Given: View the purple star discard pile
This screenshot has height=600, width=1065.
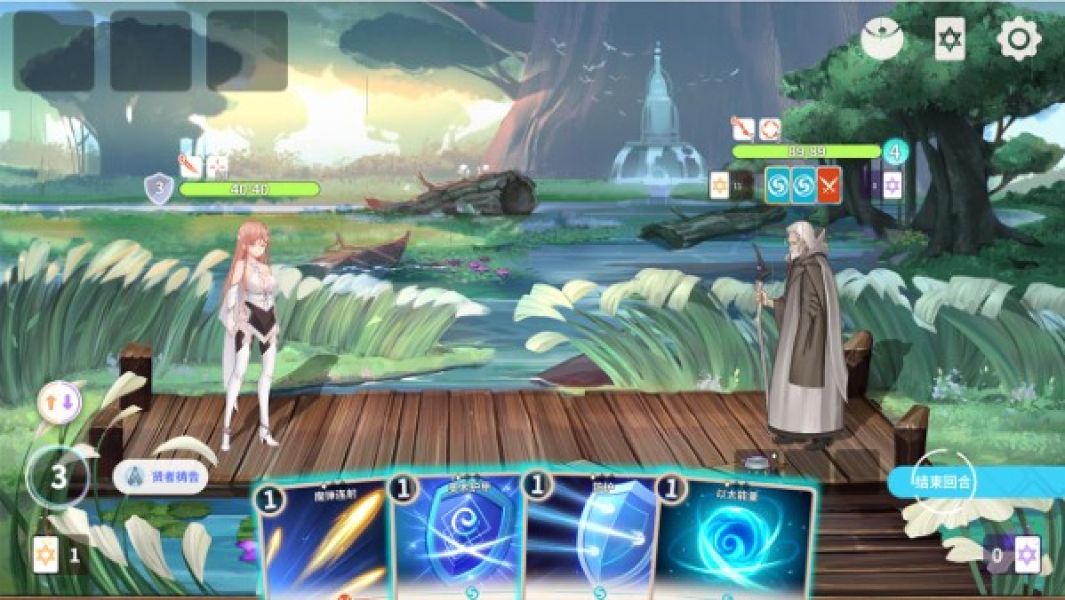Looking at the screenshot, I should click(x=1026, y=554).
